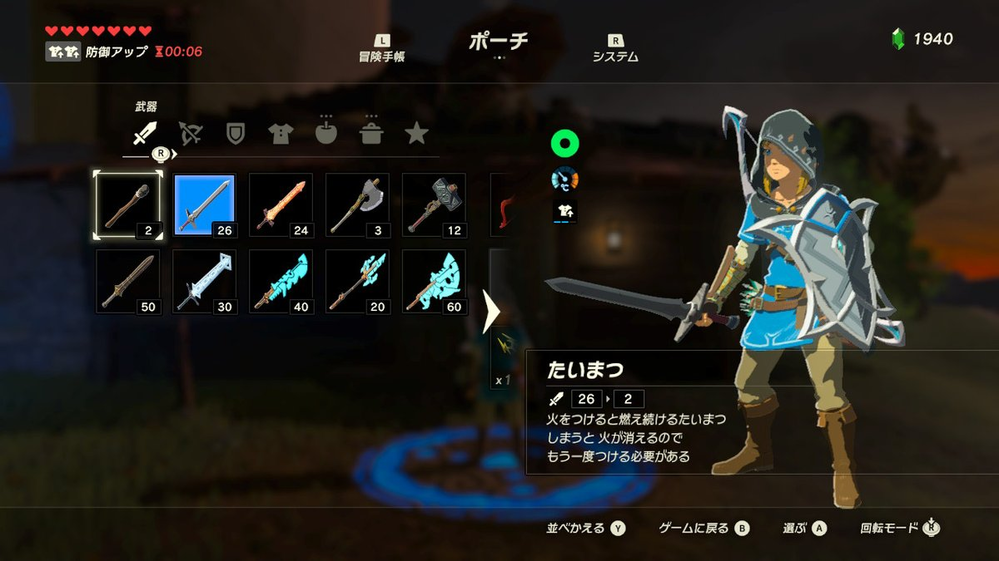
Task: Select the torch weapon slot
Action: pyautogui.click(x=127, y=205)
